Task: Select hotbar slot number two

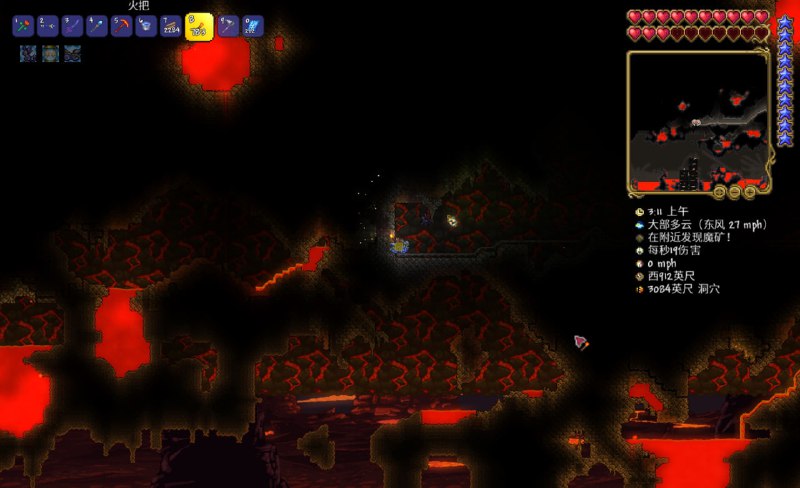Action: point(48,27)
